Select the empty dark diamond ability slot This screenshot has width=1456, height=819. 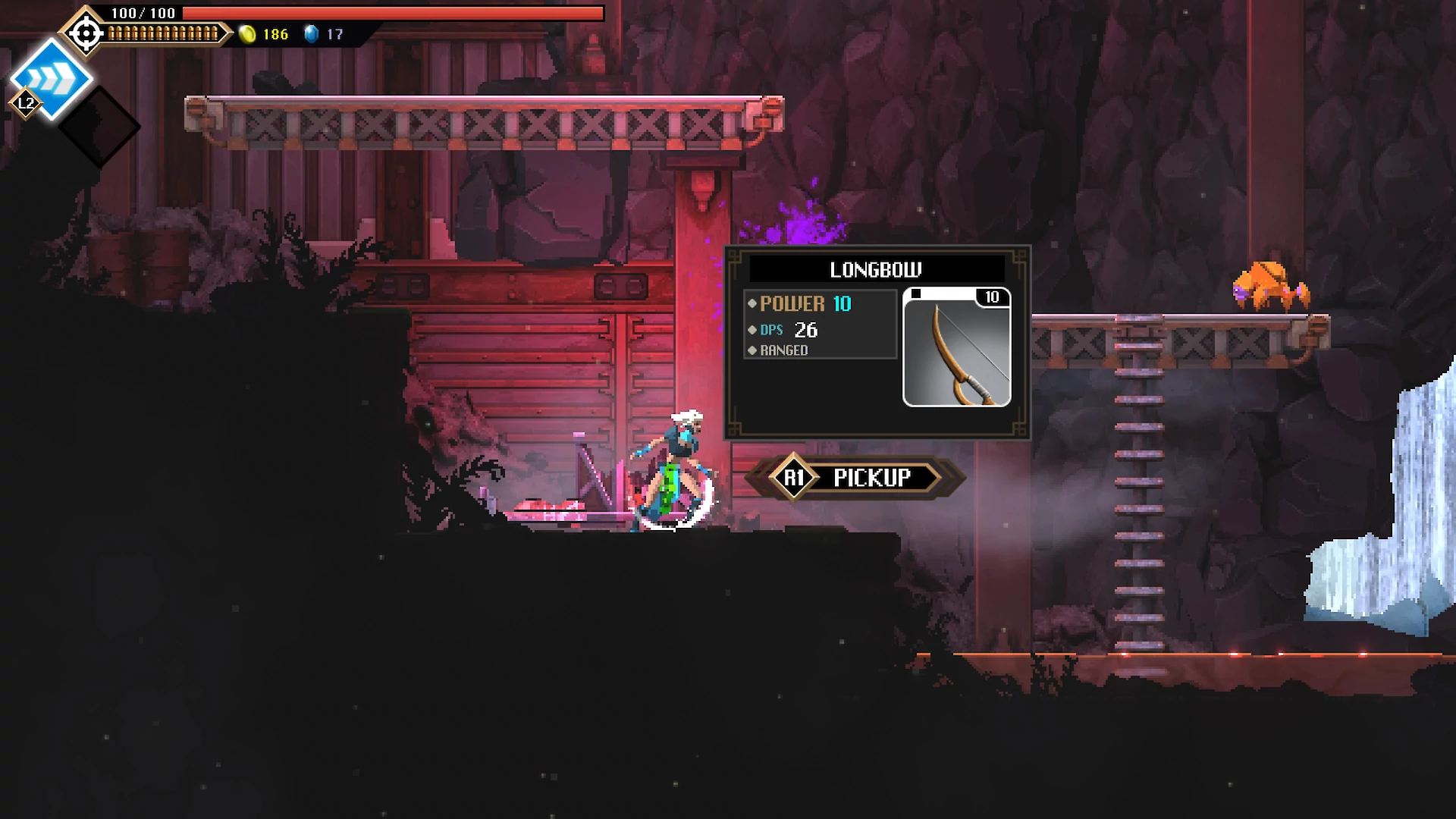point(99,127)
